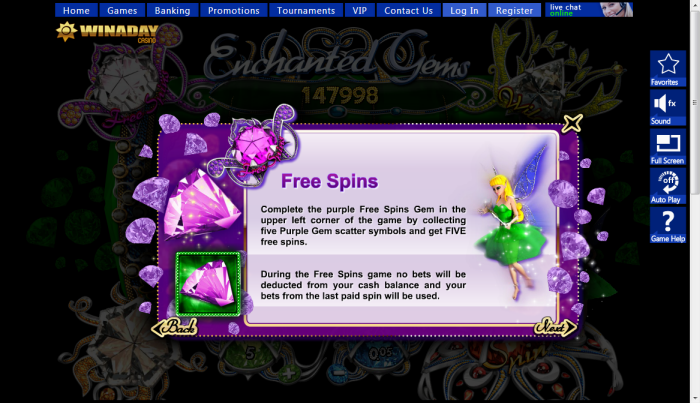Screen dimensions: 700x403
Task: View the Promotions page
Action: tap(234, 11)
